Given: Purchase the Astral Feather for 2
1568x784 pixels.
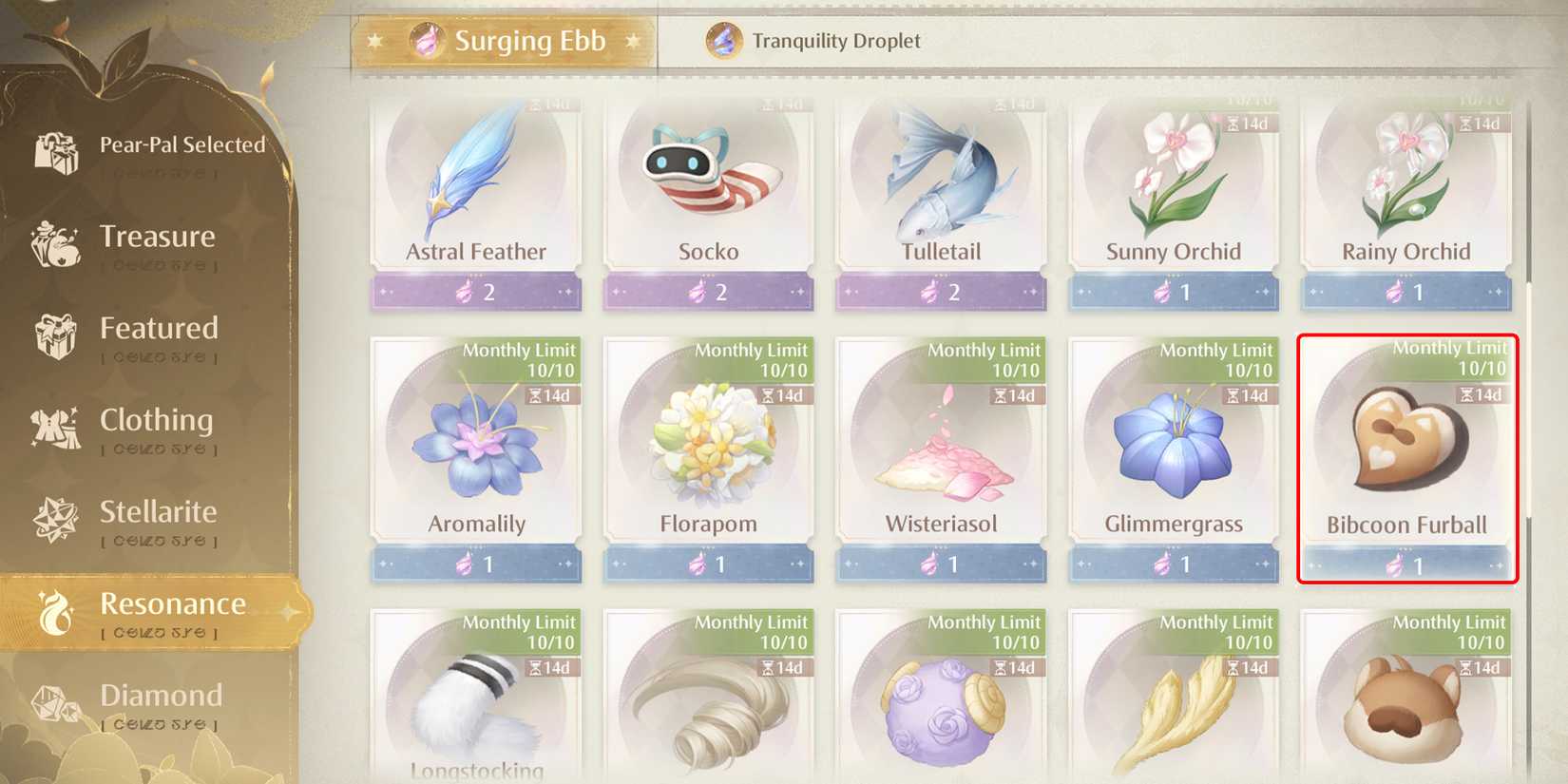Looking at the screenshot, I should [x=476, y=292].
